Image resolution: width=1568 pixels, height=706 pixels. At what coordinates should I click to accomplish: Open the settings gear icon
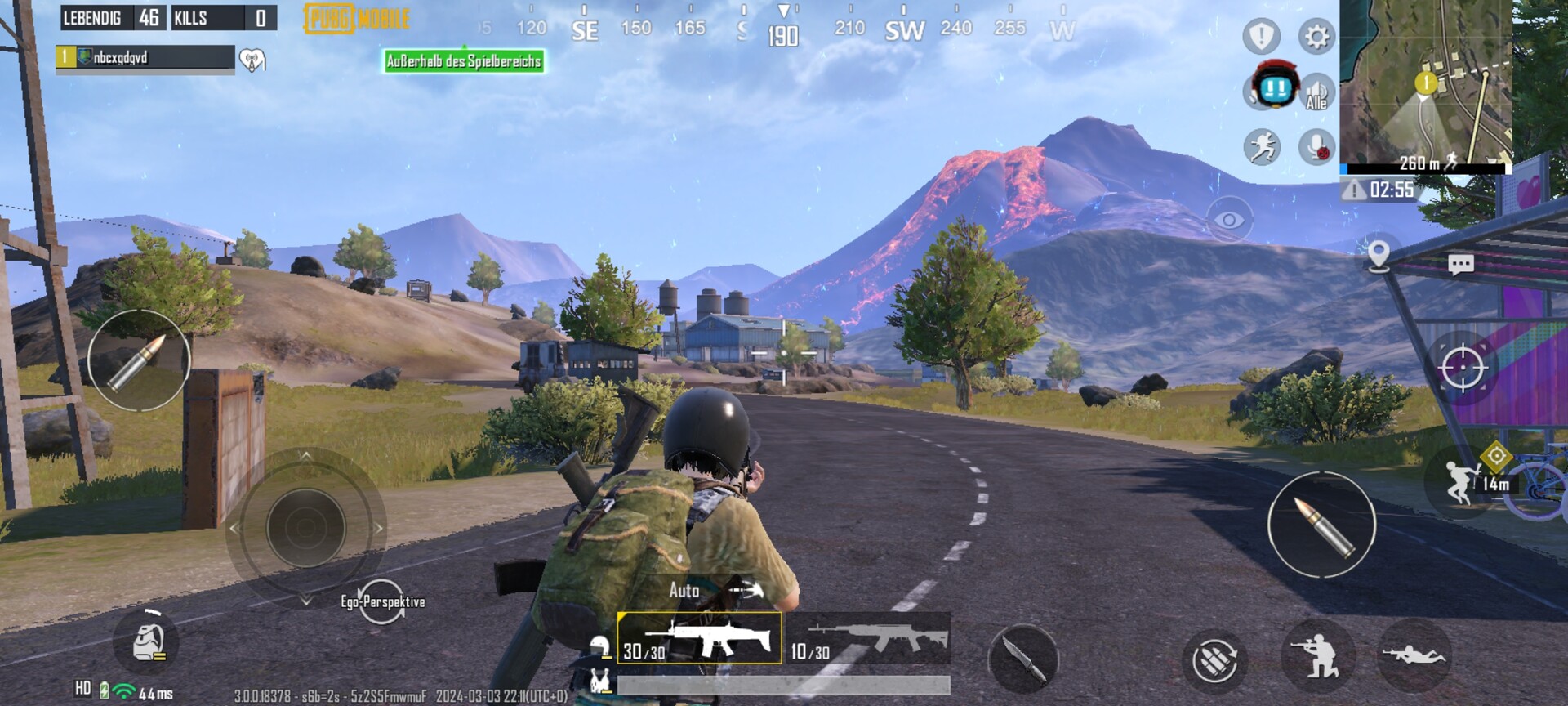[x=1316, y=37]
